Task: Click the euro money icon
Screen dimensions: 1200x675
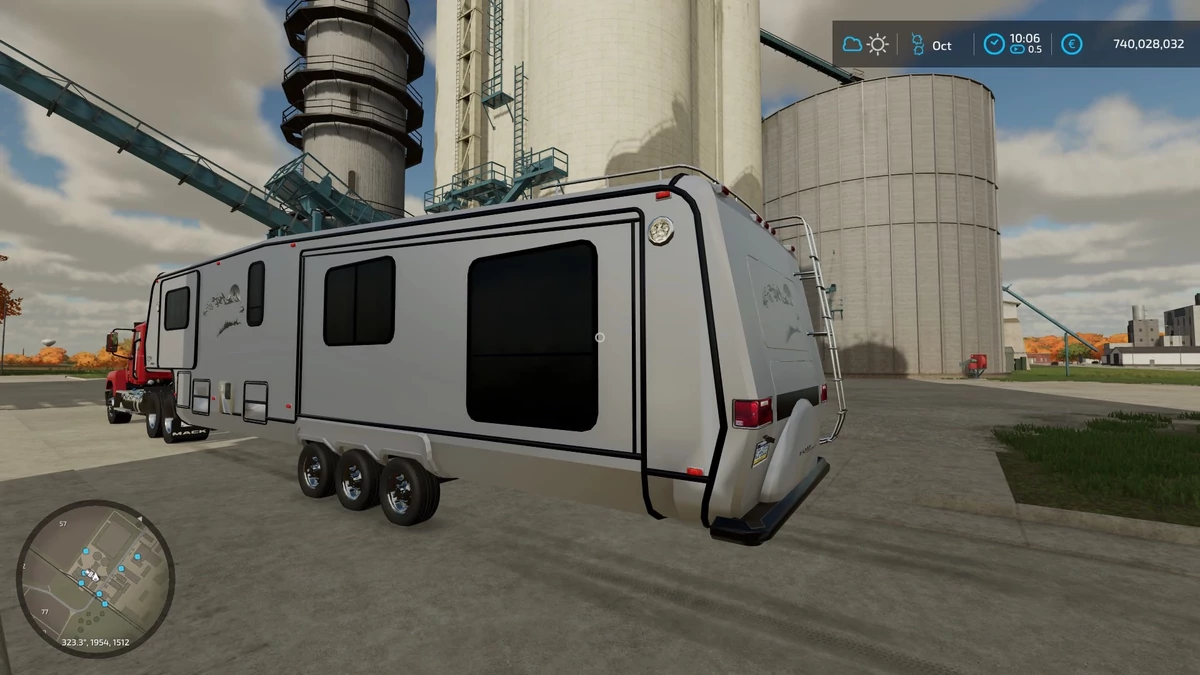Action: coord(1071,45)
